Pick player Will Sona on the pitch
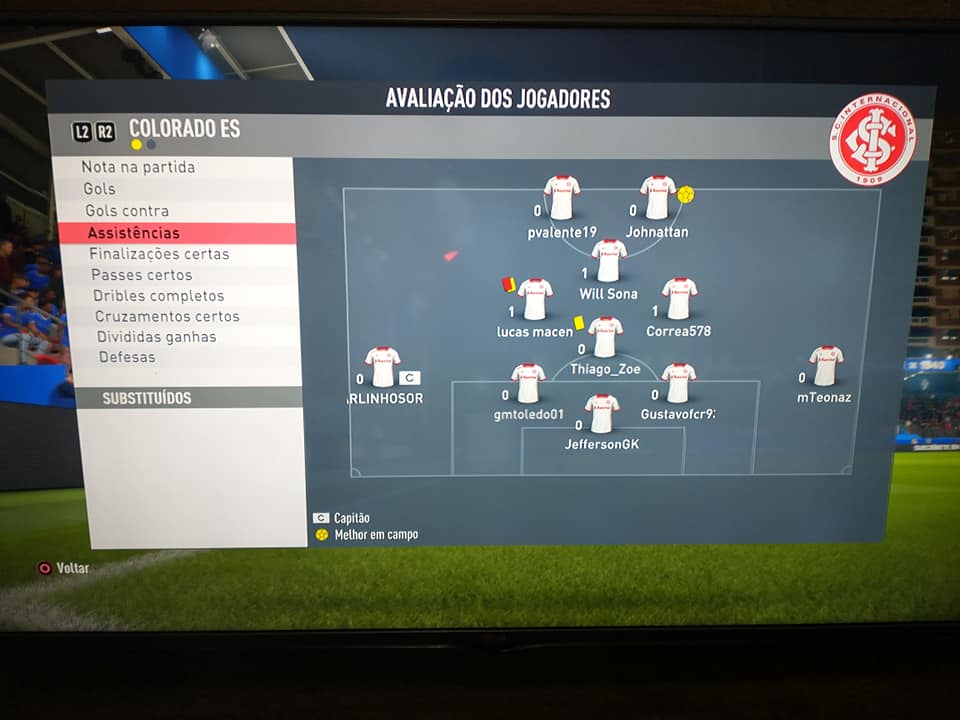The image size is (960, 720). 608,261
